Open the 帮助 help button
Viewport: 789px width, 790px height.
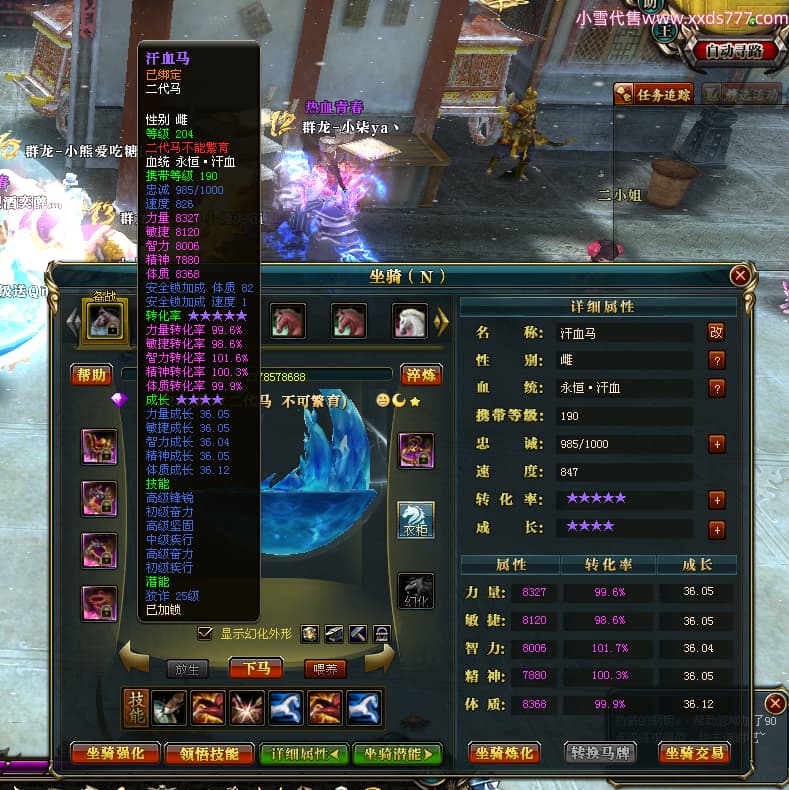(x=91, y=375)
